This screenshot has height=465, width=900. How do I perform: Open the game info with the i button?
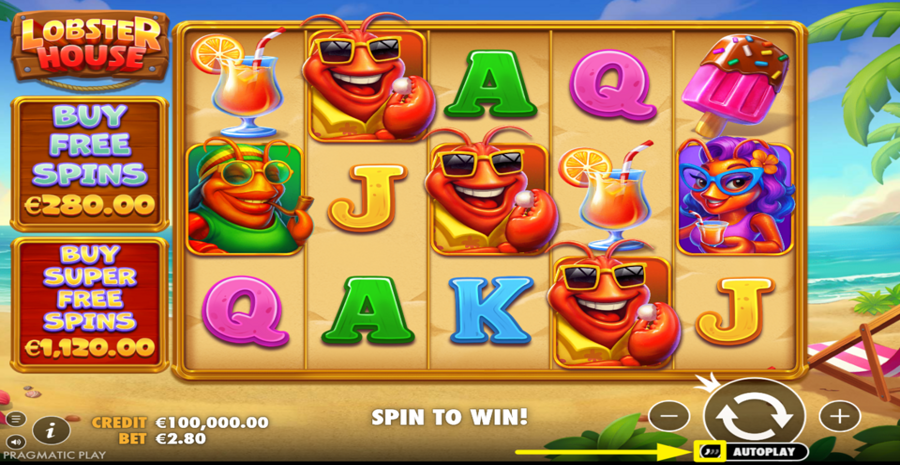[x=49, y=430]
